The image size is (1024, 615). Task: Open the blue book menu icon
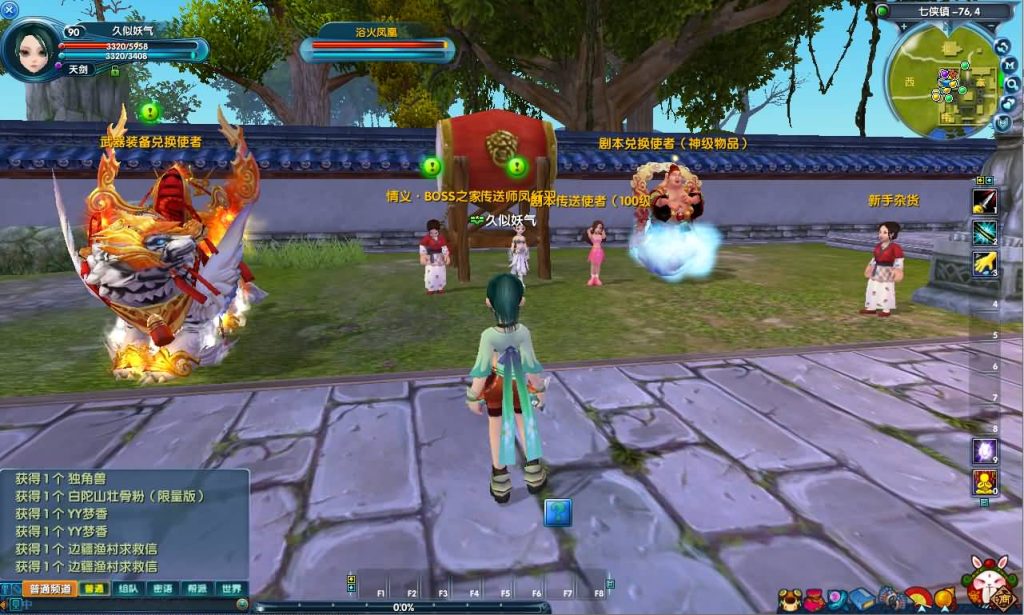point(863,598)
